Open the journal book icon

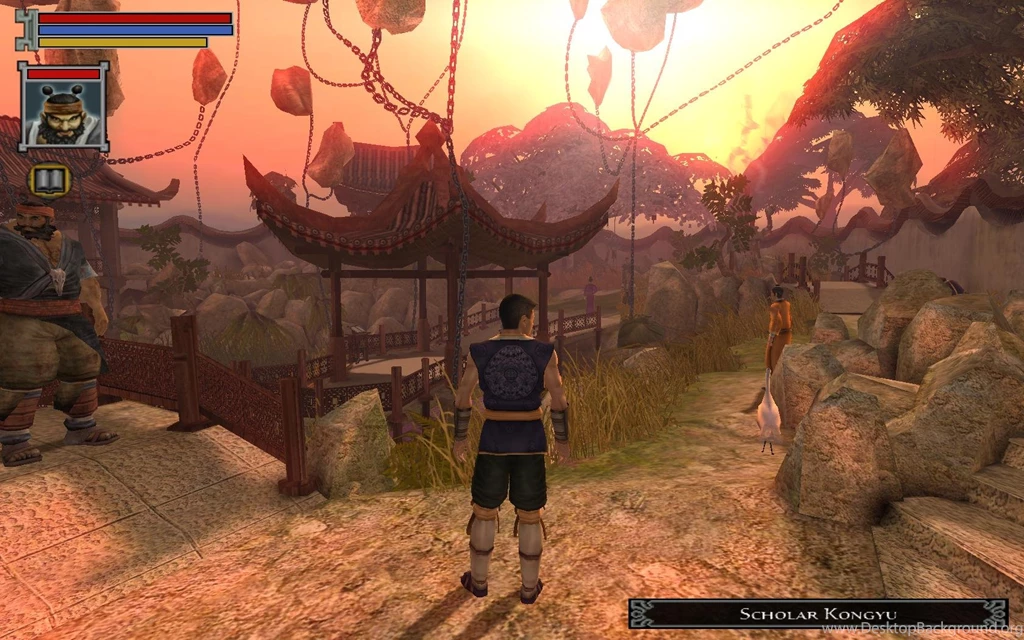click(49, 181)
